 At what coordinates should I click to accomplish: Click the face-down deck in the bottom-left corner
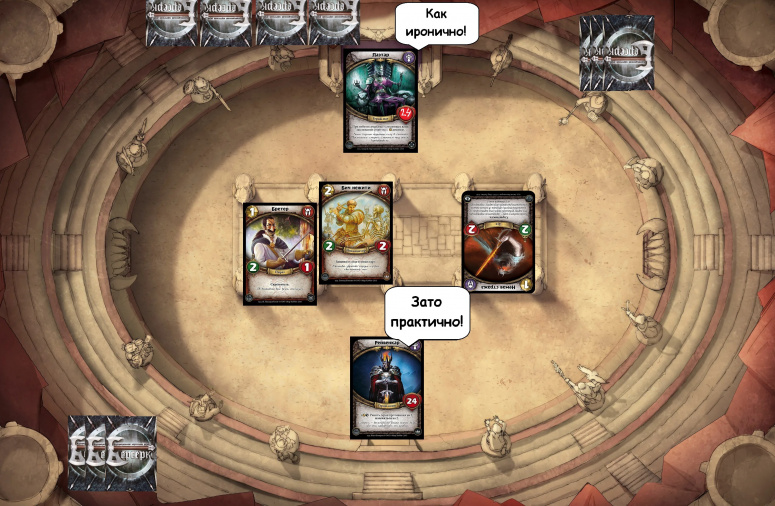pyautogui.click(x=111, y=453)
